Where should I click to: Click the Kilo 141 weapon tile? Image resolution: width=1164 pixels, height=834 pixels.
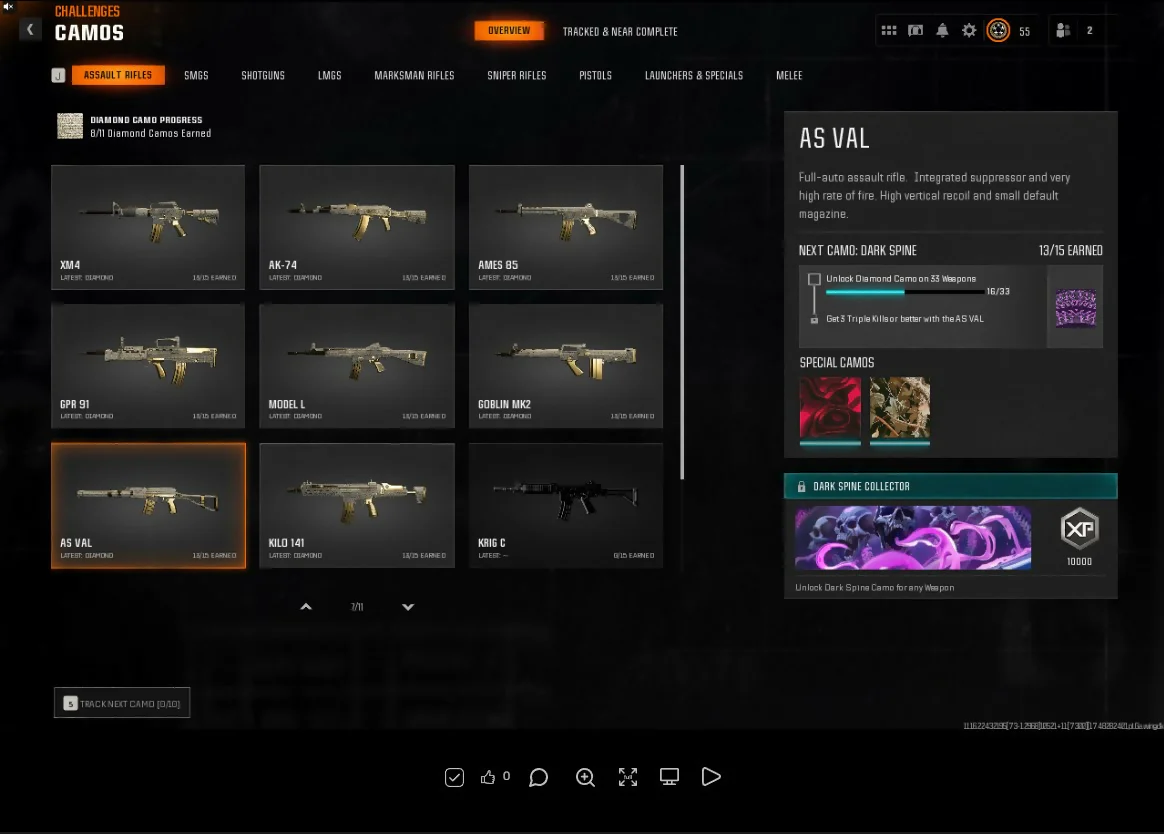click(x=357, y=505)
